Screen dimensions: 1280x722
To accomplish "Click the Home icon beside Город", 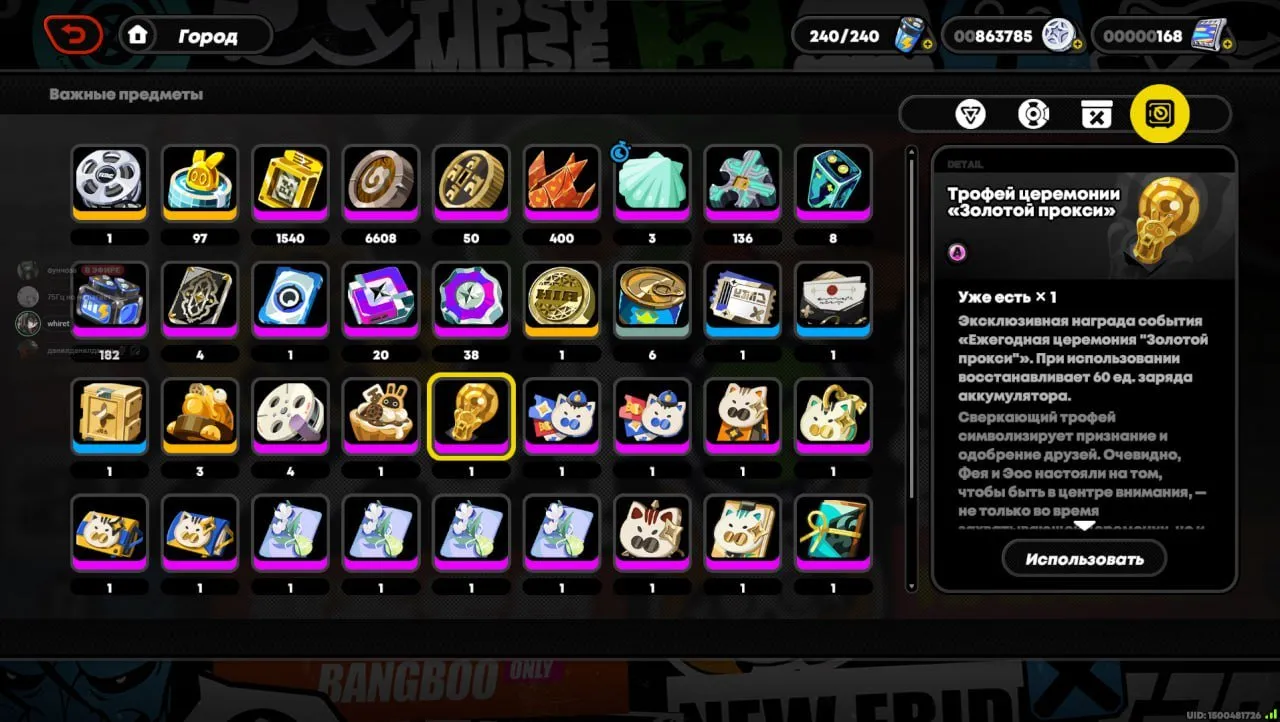I will pyautogui.click(x=137, y=35).
